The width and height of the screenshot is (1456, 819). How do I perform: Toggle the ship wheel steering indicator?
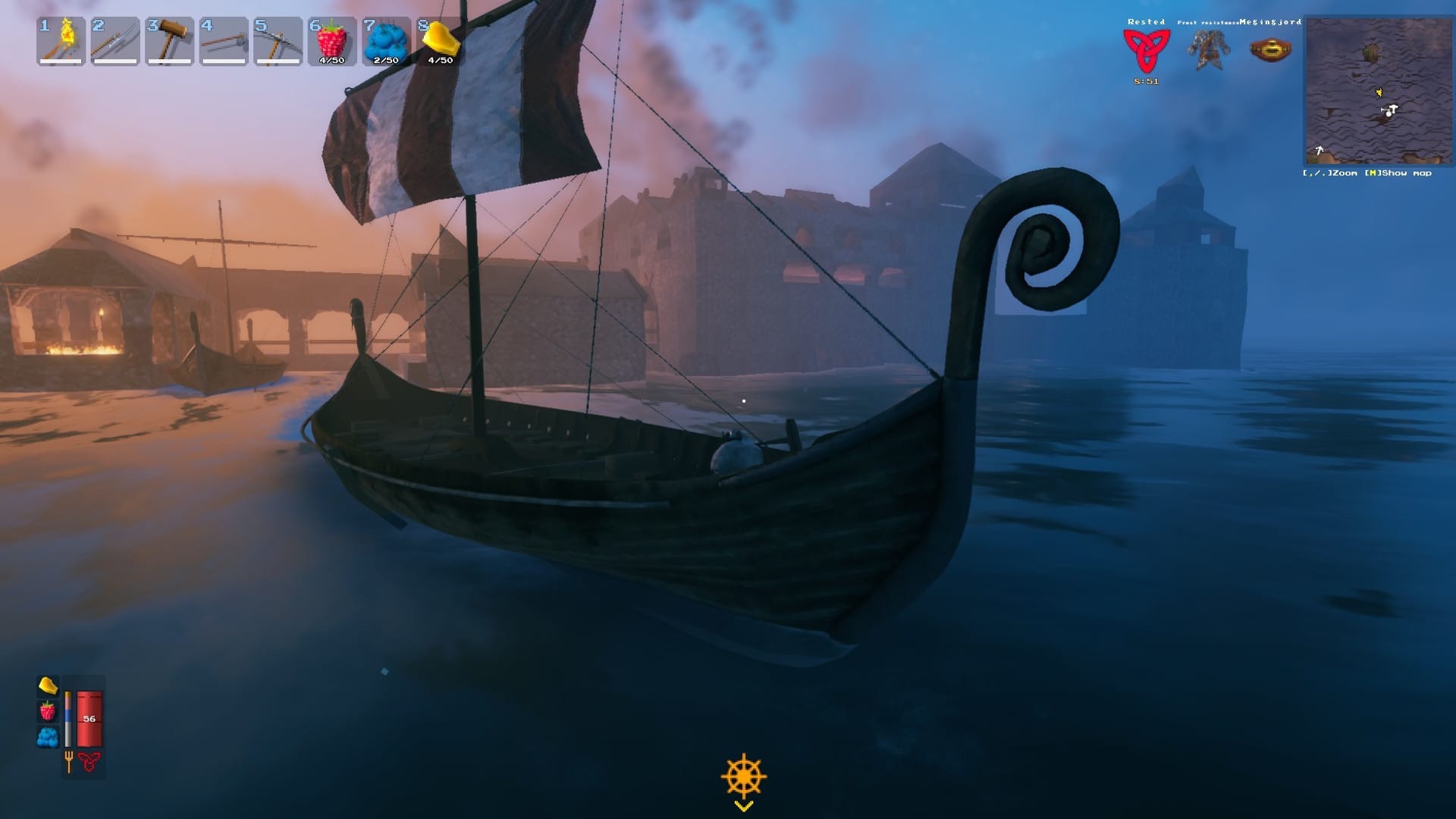click(x=743, y=776)
